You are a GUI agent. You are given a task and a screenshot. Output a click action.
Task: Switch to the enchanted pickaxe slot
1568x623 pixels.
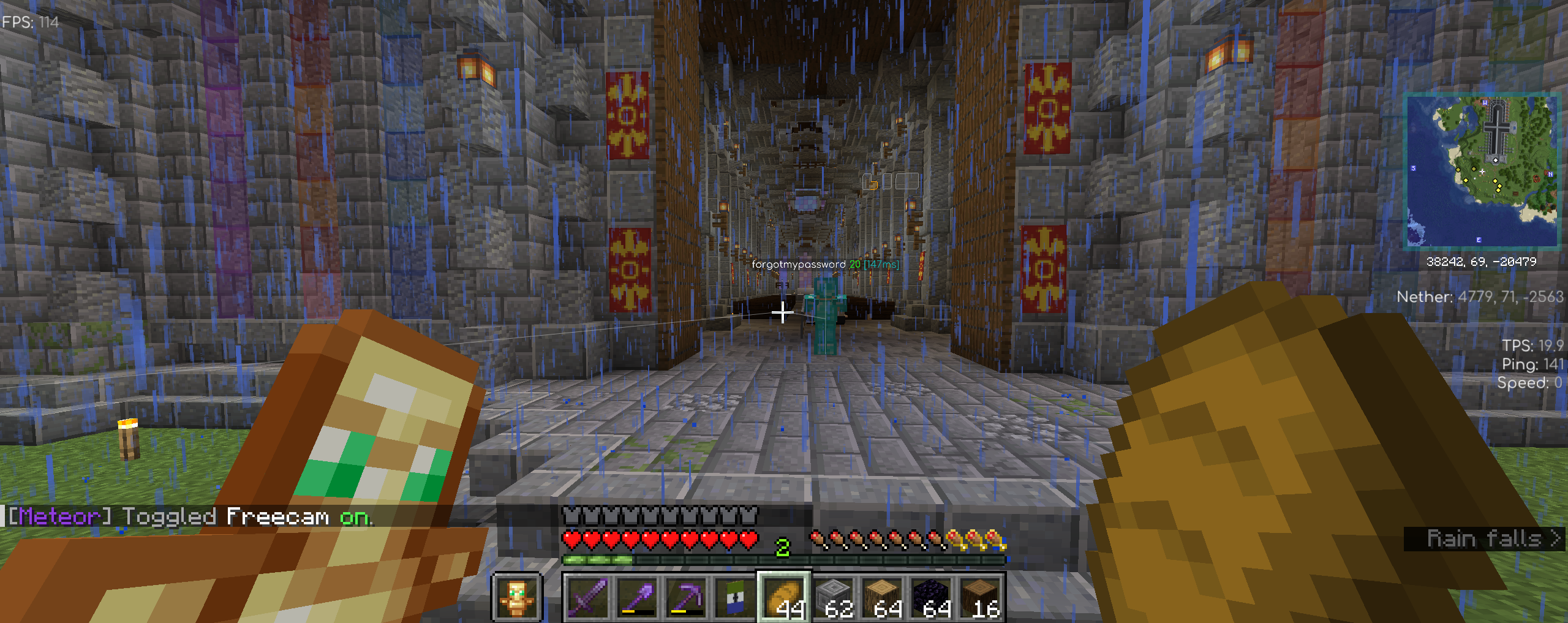(686, 597)
